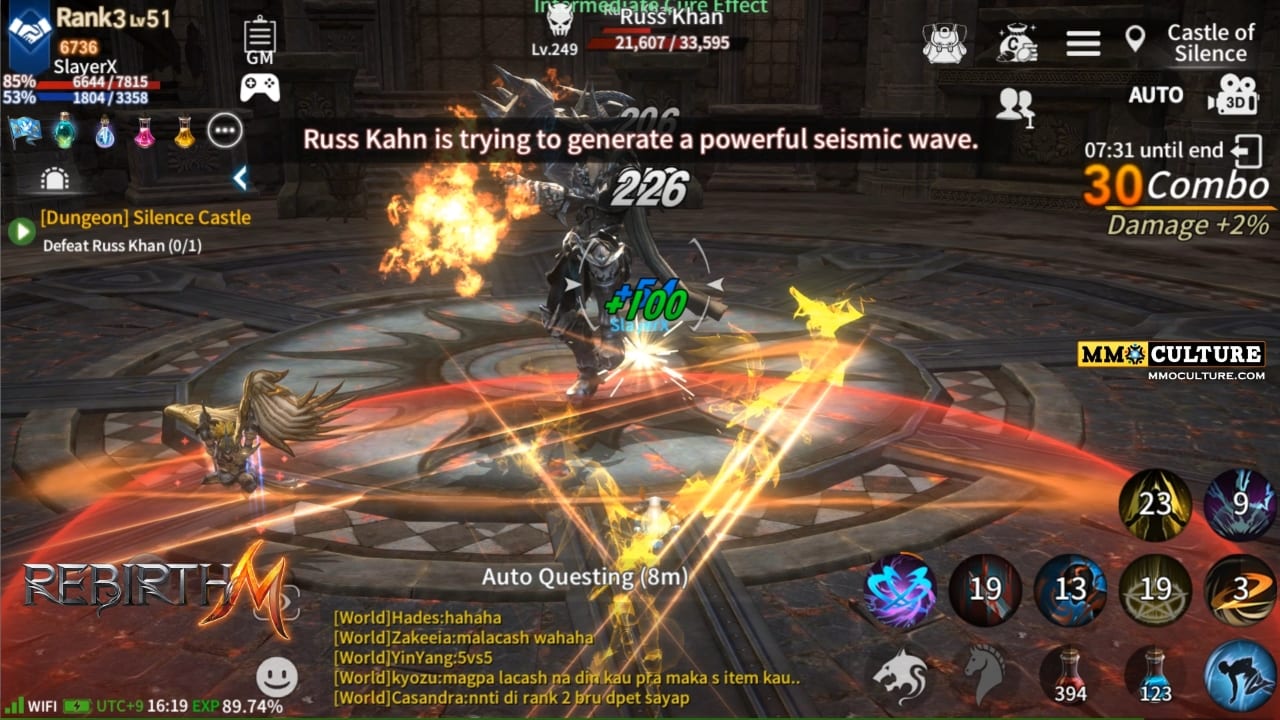Image resolution: width=1280 pixels, height=720 pixels.
Task: Open the backpack inventory
Action: tap(944, 43)
